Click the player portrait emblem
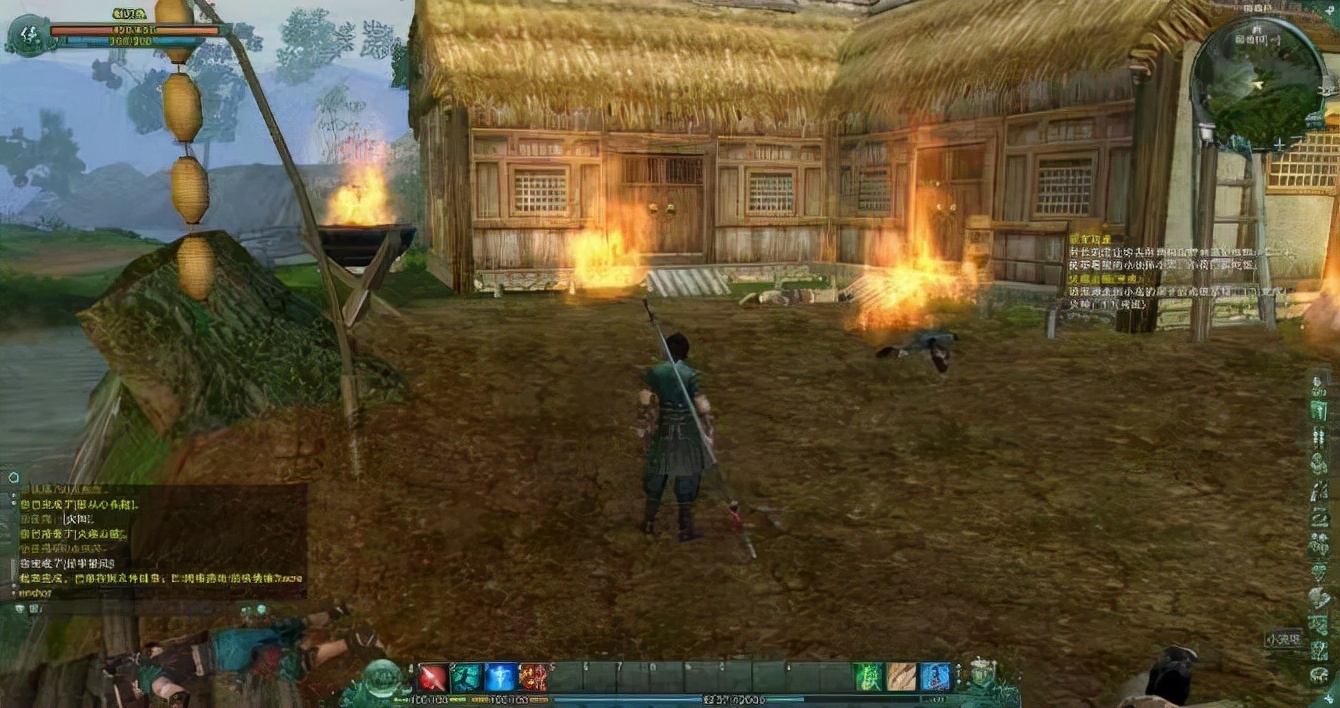This screenshot has height=708, width=1340. (27, 35)
